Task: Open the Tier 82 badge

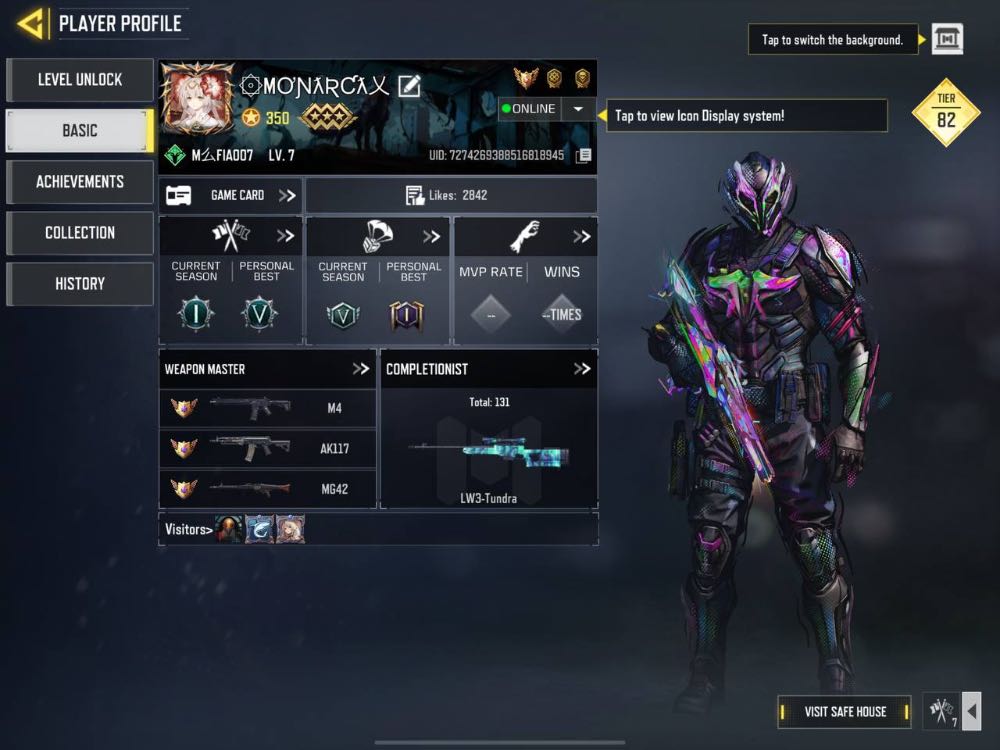Action: 946,112
